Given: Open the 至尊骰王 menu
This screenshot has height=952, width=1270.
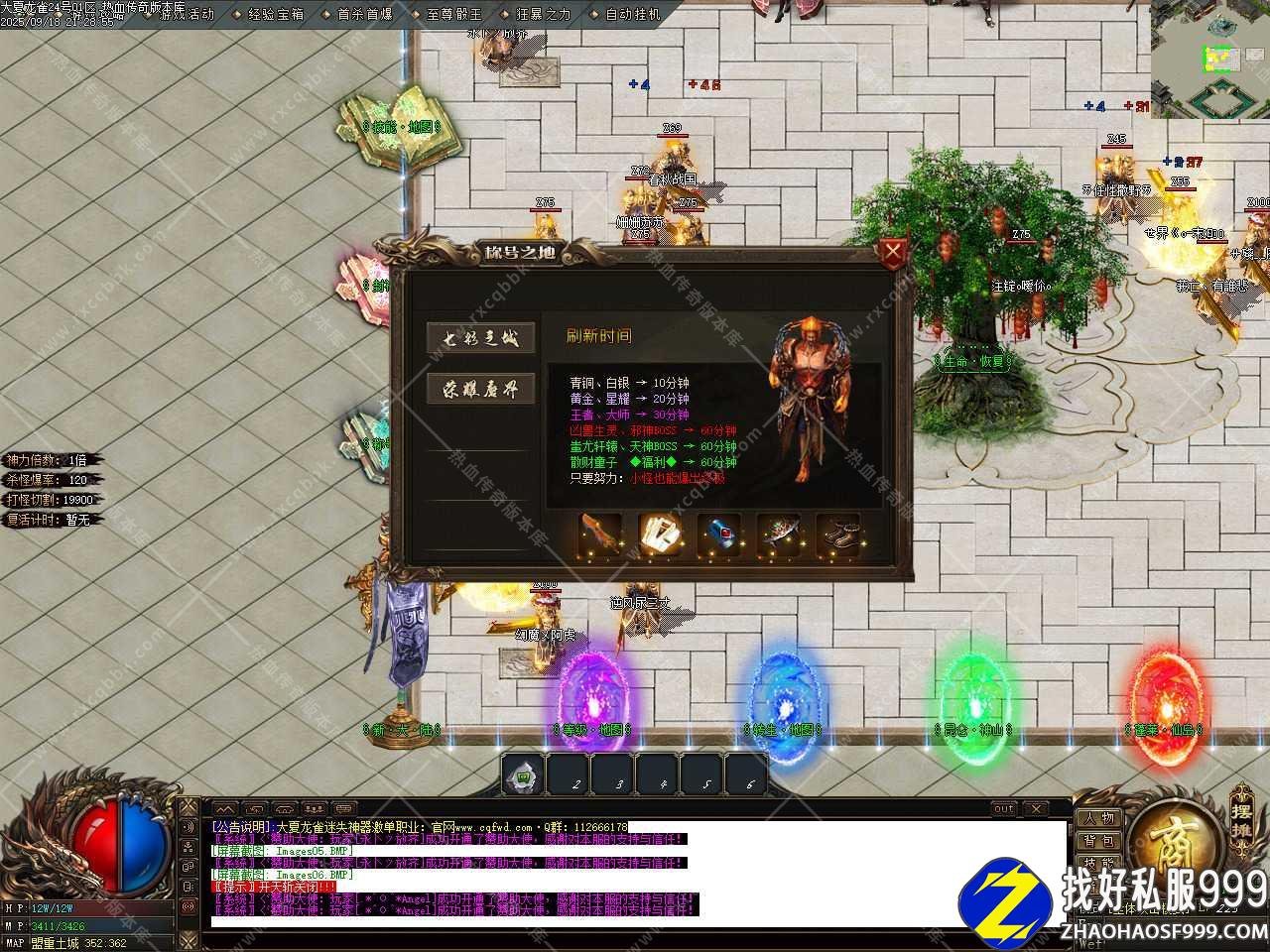Looking at the screenshot, I should (448, 15).
